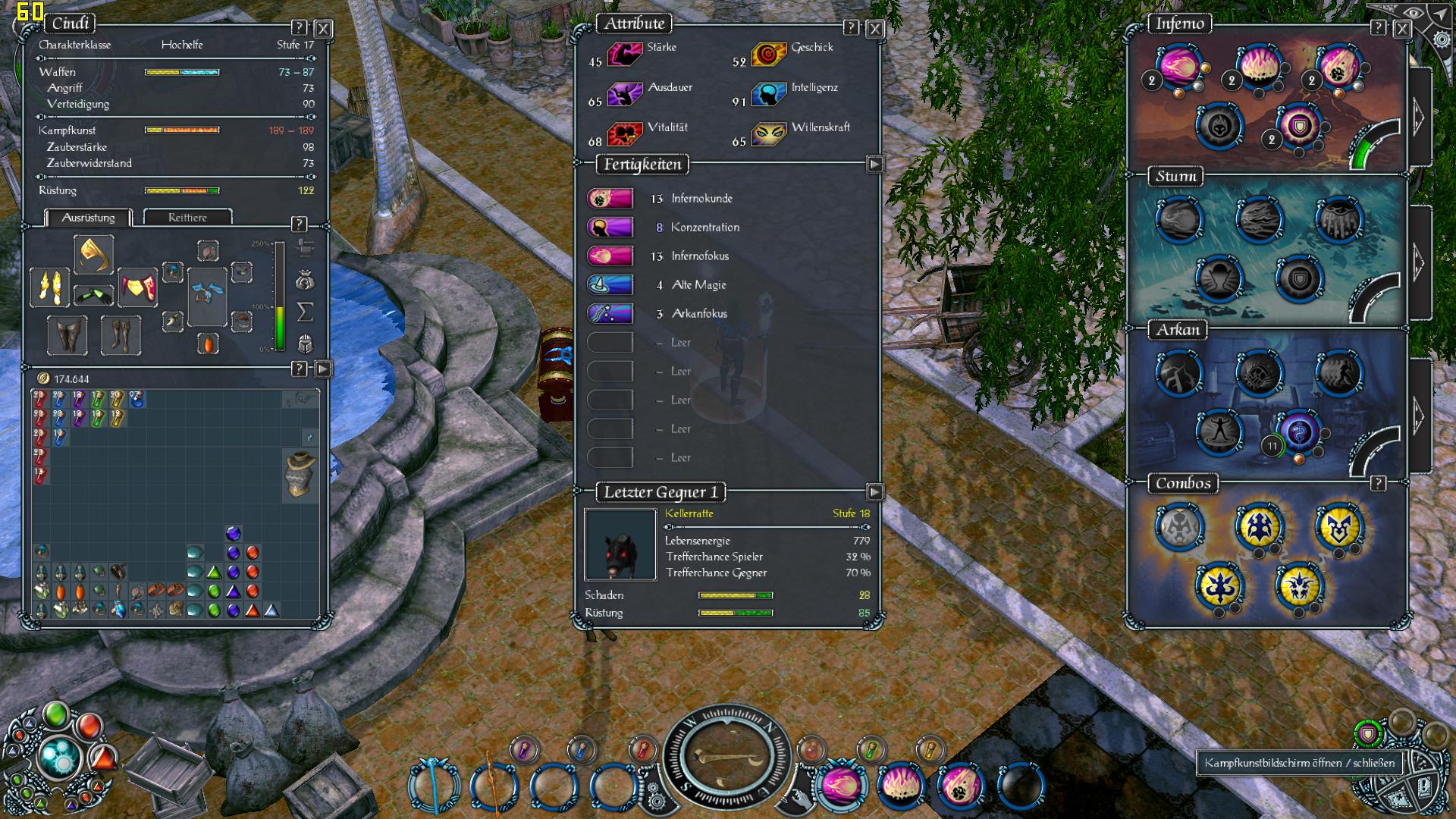
Task: Expand the Sturm combat arts arrow
Action: [x=1419, y=262]
